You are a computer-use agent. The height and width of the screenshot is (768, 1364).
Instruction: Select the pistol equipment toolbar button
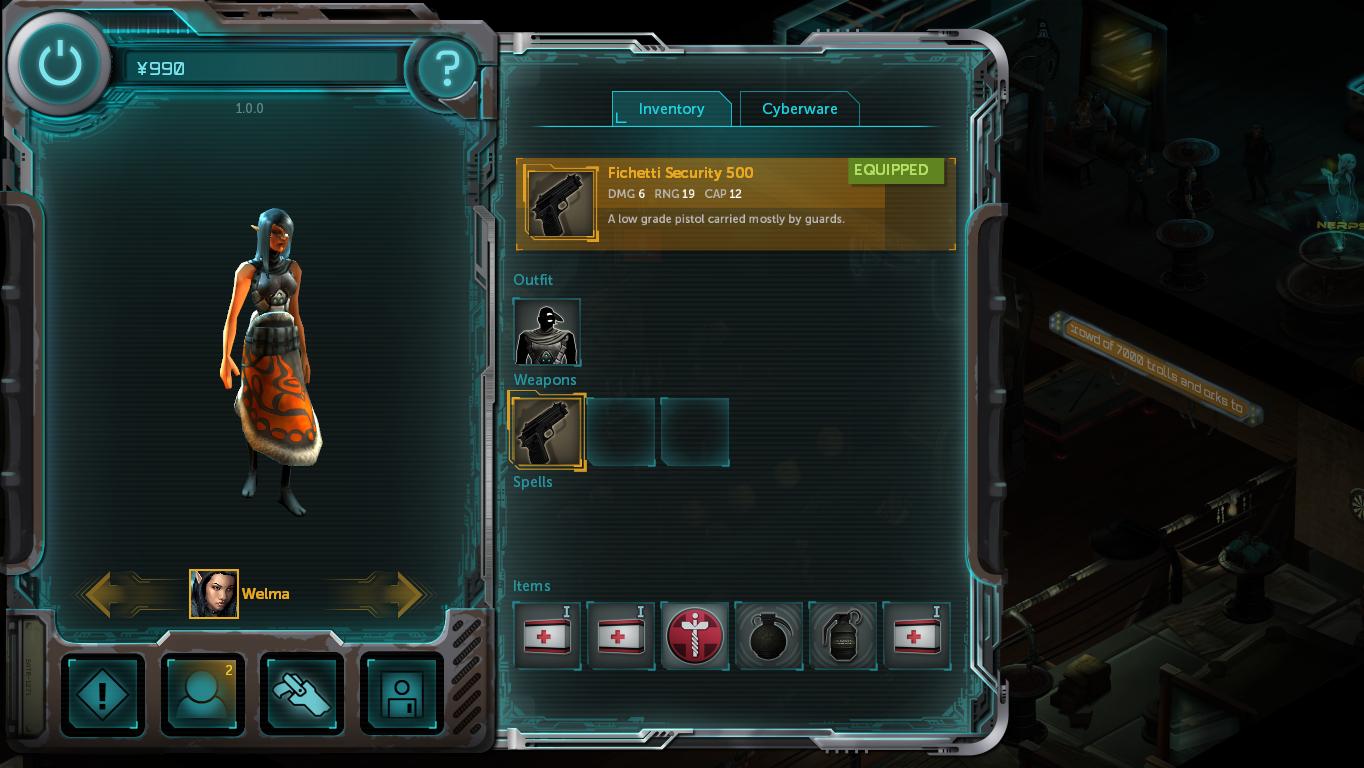pos(302,694)
